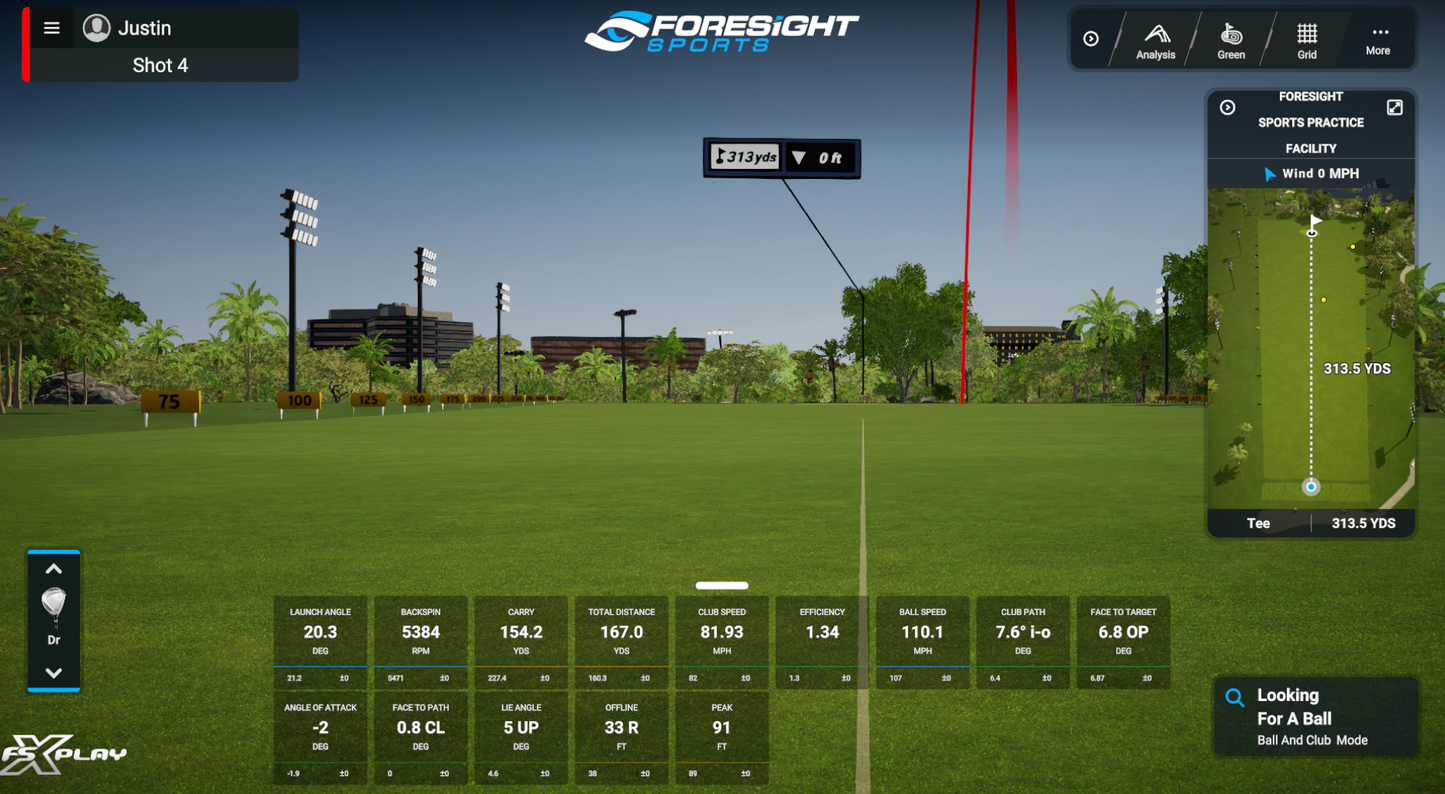Select the Shot 4 entry
Viewport: 1445px width, 794px height.
click(x=161, y=64)
